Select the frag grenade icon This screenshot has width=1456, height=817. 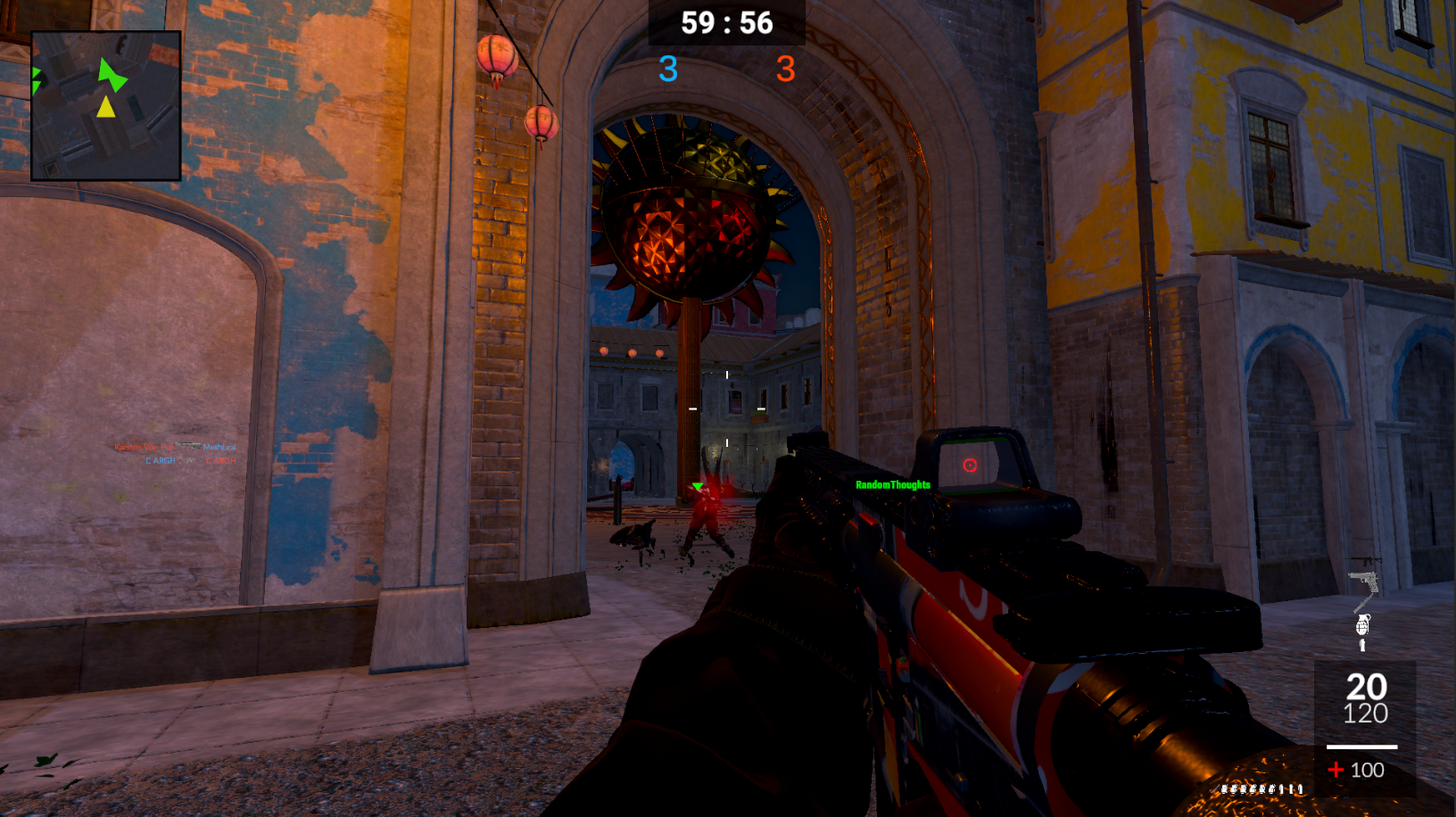click(1362, 623)
